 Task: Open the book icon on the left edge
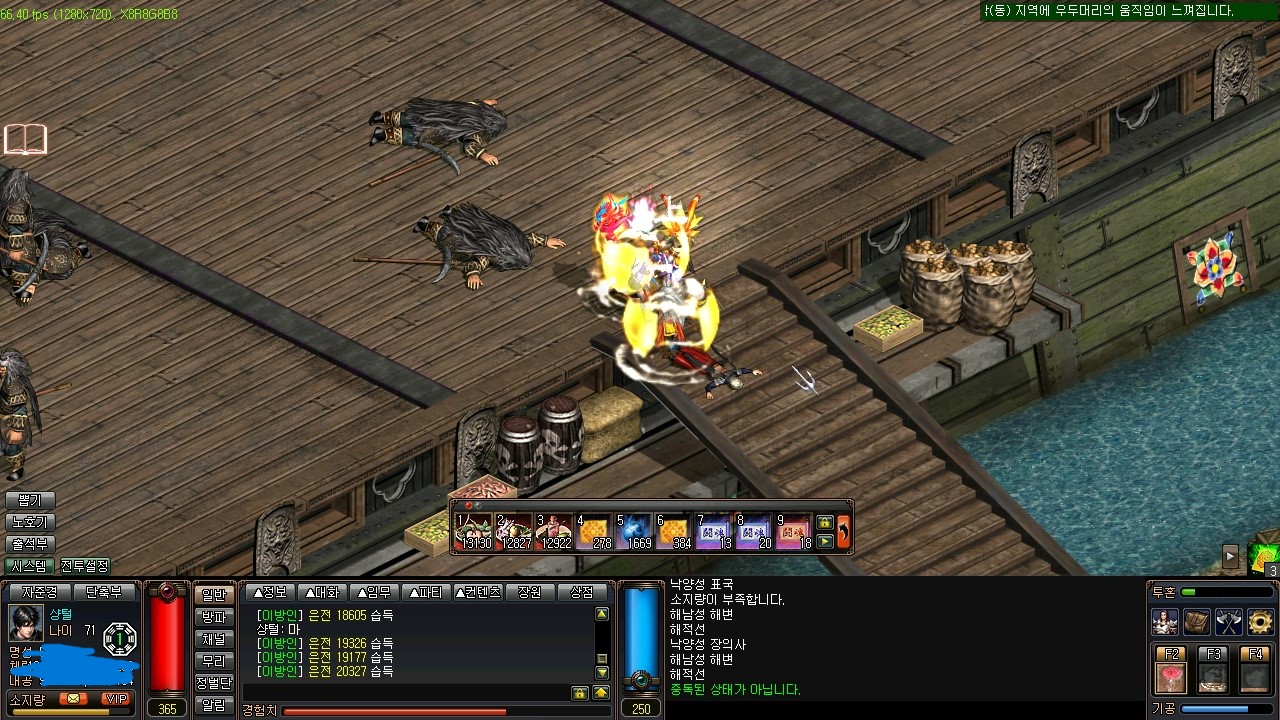coord(25,139)
